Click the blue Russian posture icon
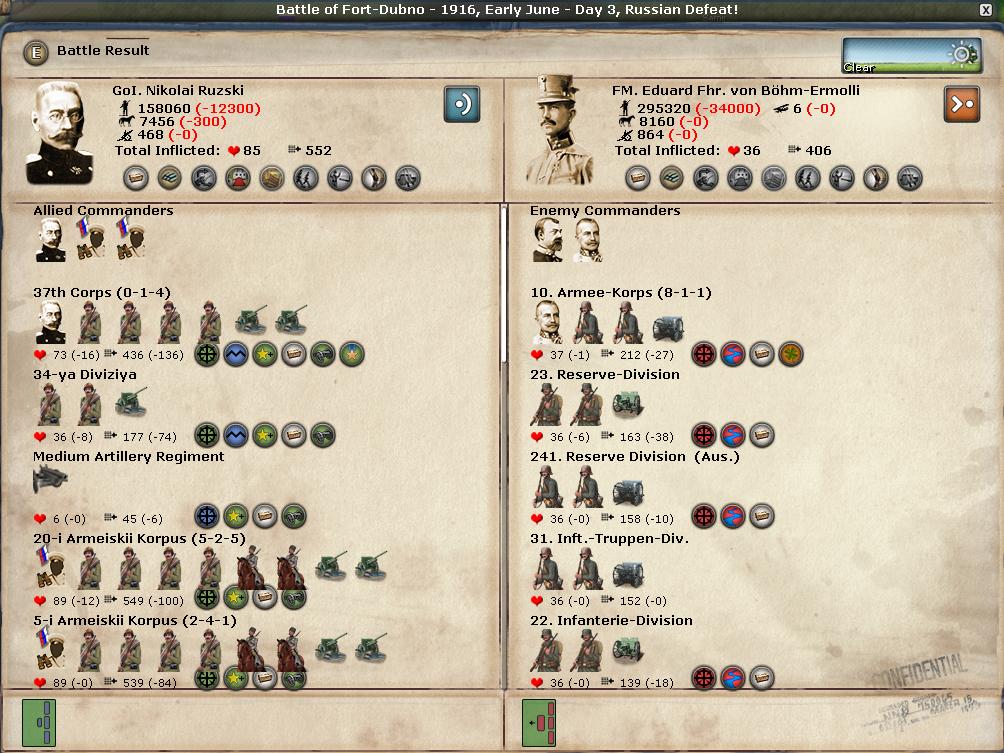 pos(462,103)
